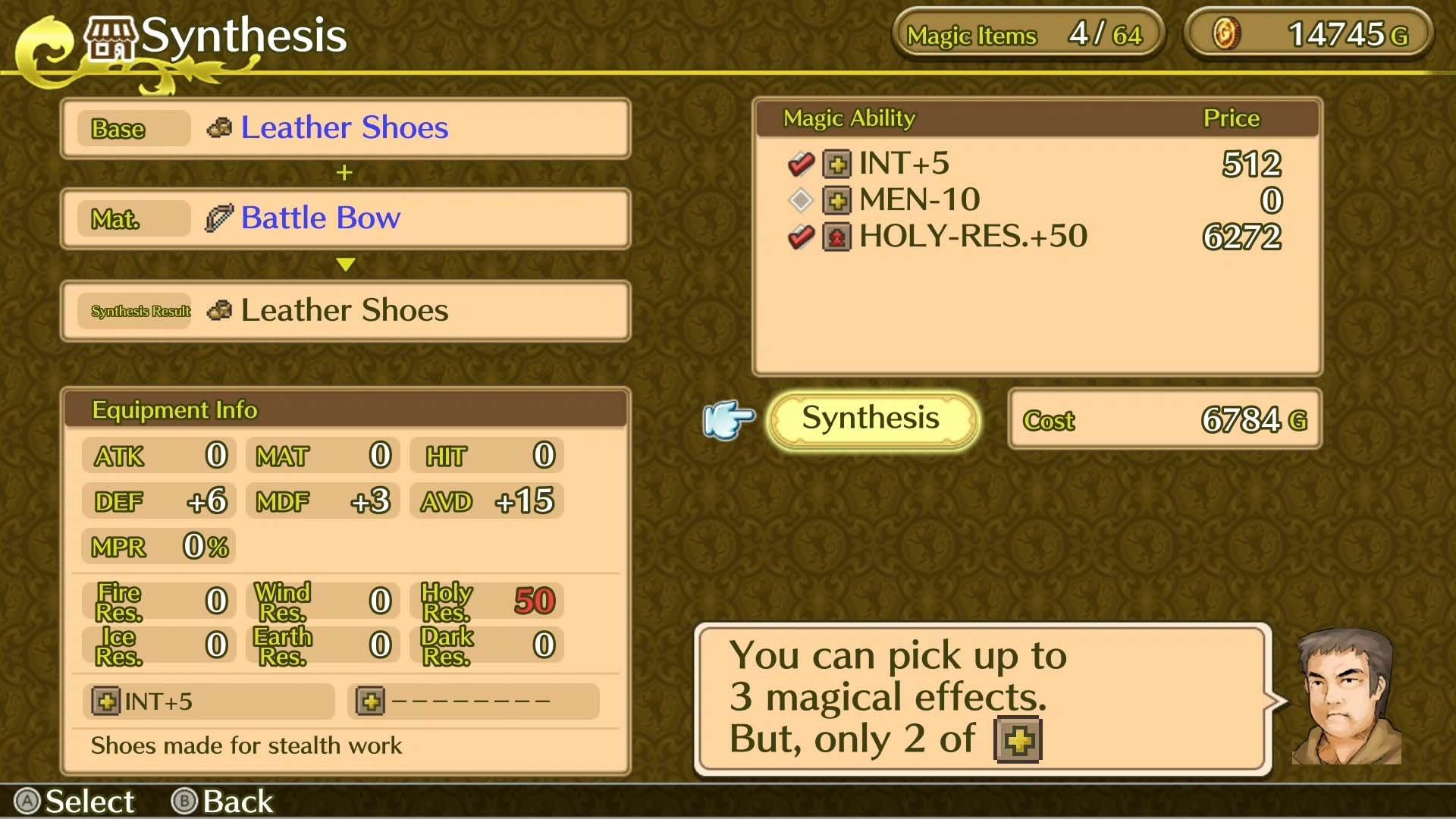Click the plus badge icon next to INT+5 ability
The image size is (1456, 819).
coord(836,163)
